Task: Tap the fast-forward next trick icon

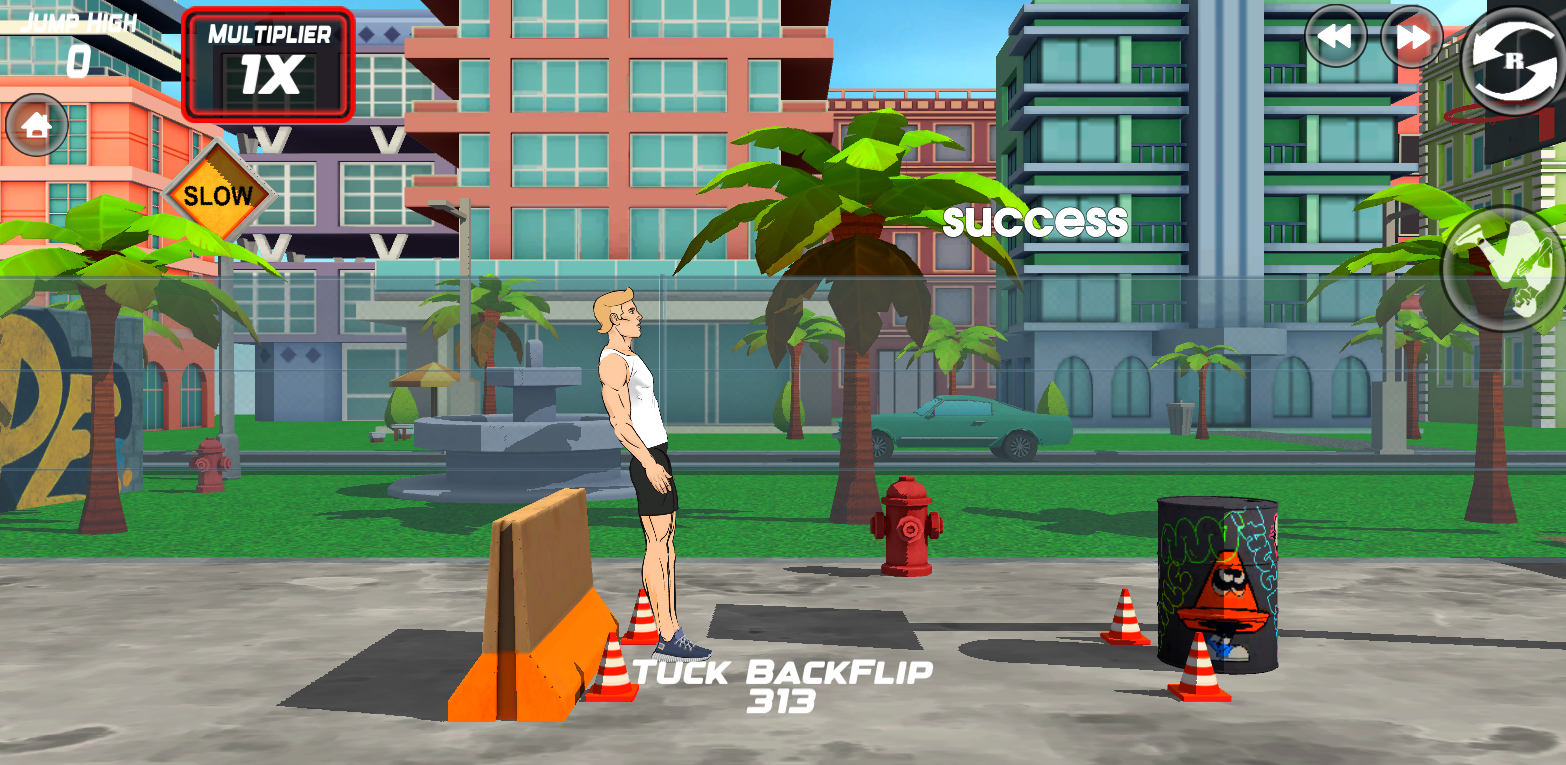Action: coord(1410,37)
